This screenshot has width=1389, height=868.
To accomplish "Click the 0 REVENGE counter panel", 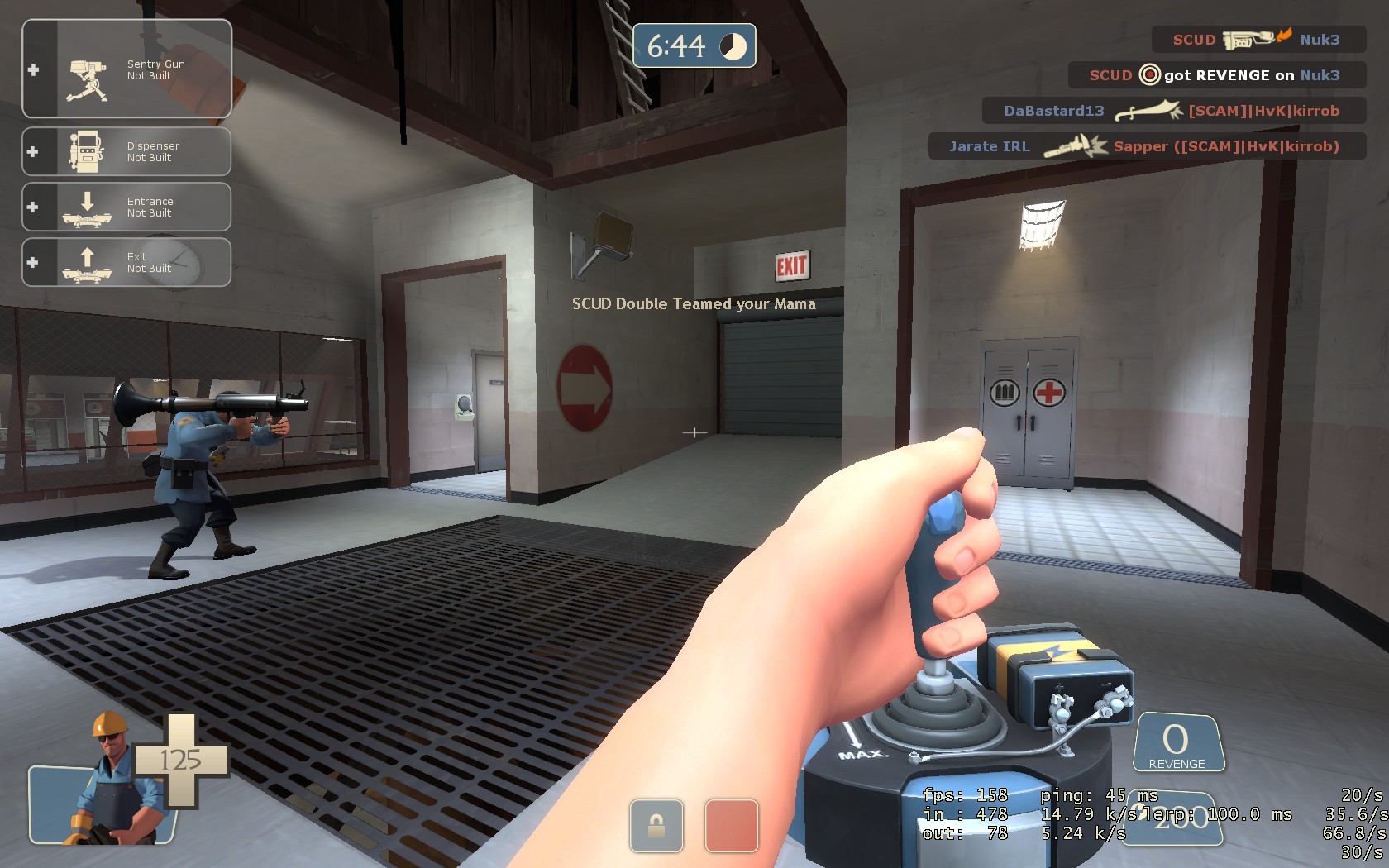I will (1177, 742).
